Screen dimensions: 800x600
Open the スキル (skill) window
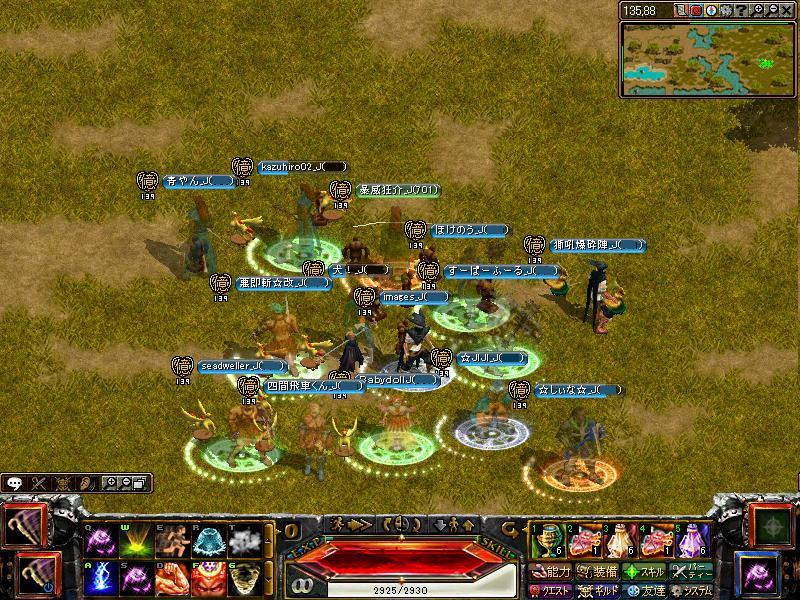[x=644, y=573]
